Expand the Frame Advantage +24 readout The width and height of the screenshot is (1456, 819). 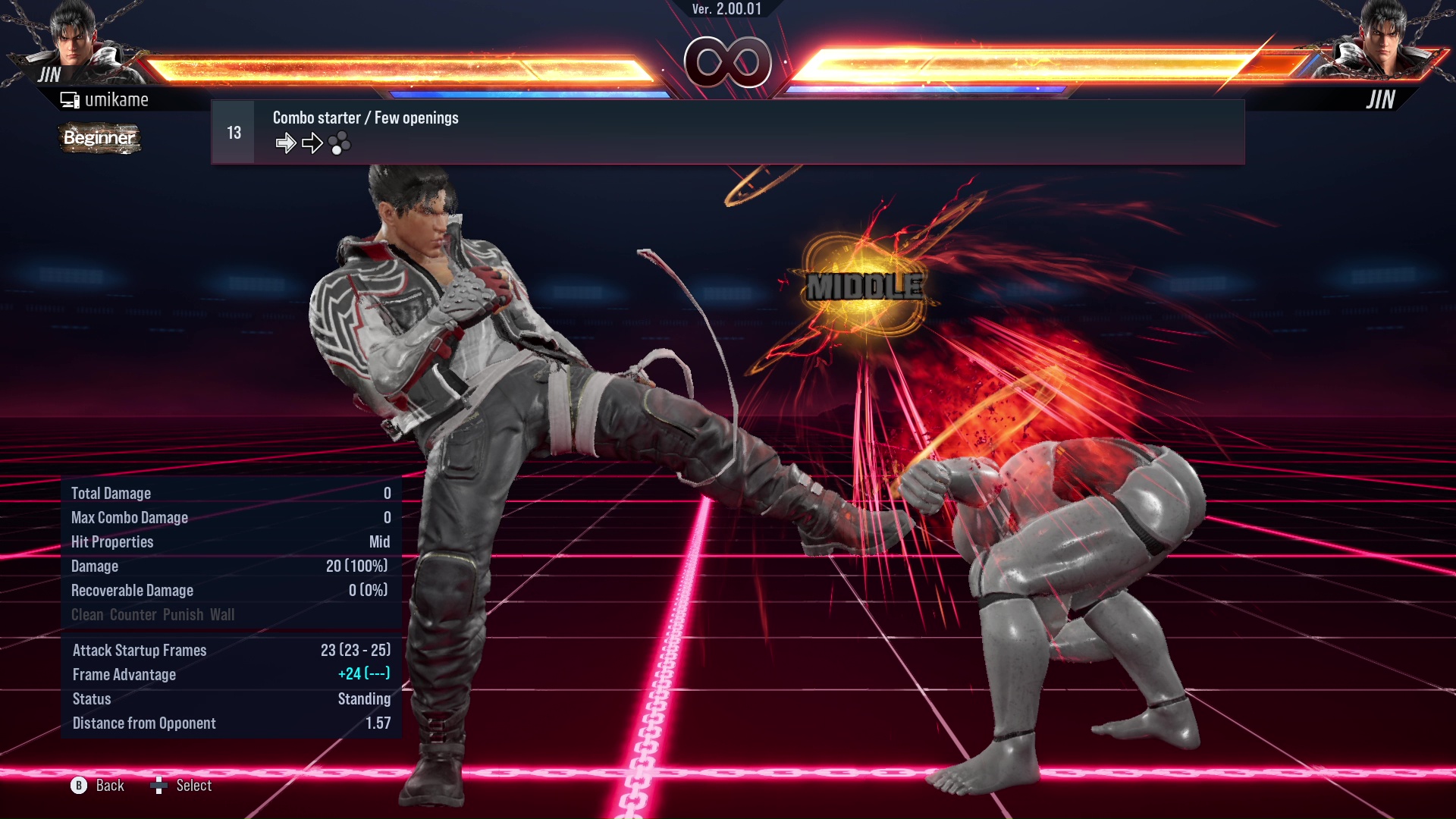point(230,674)
